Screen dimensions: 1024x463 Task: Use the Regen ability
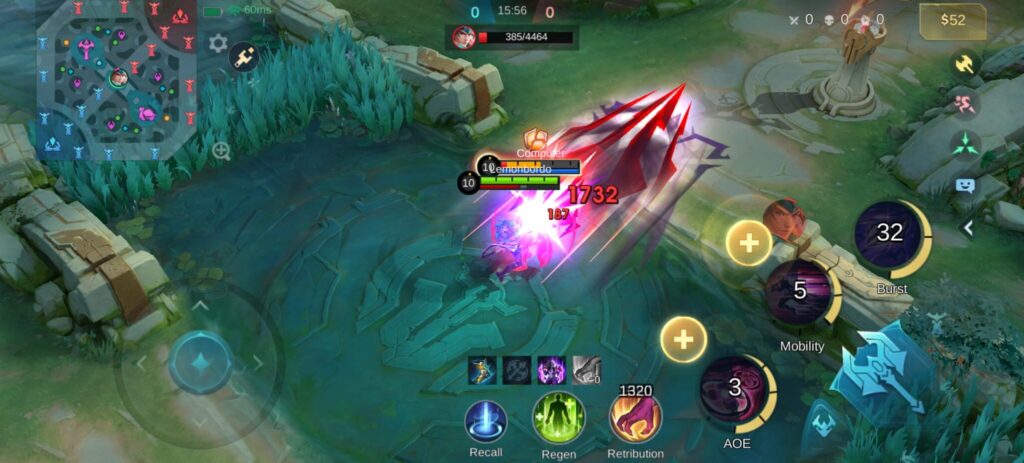tap(558, 417)
